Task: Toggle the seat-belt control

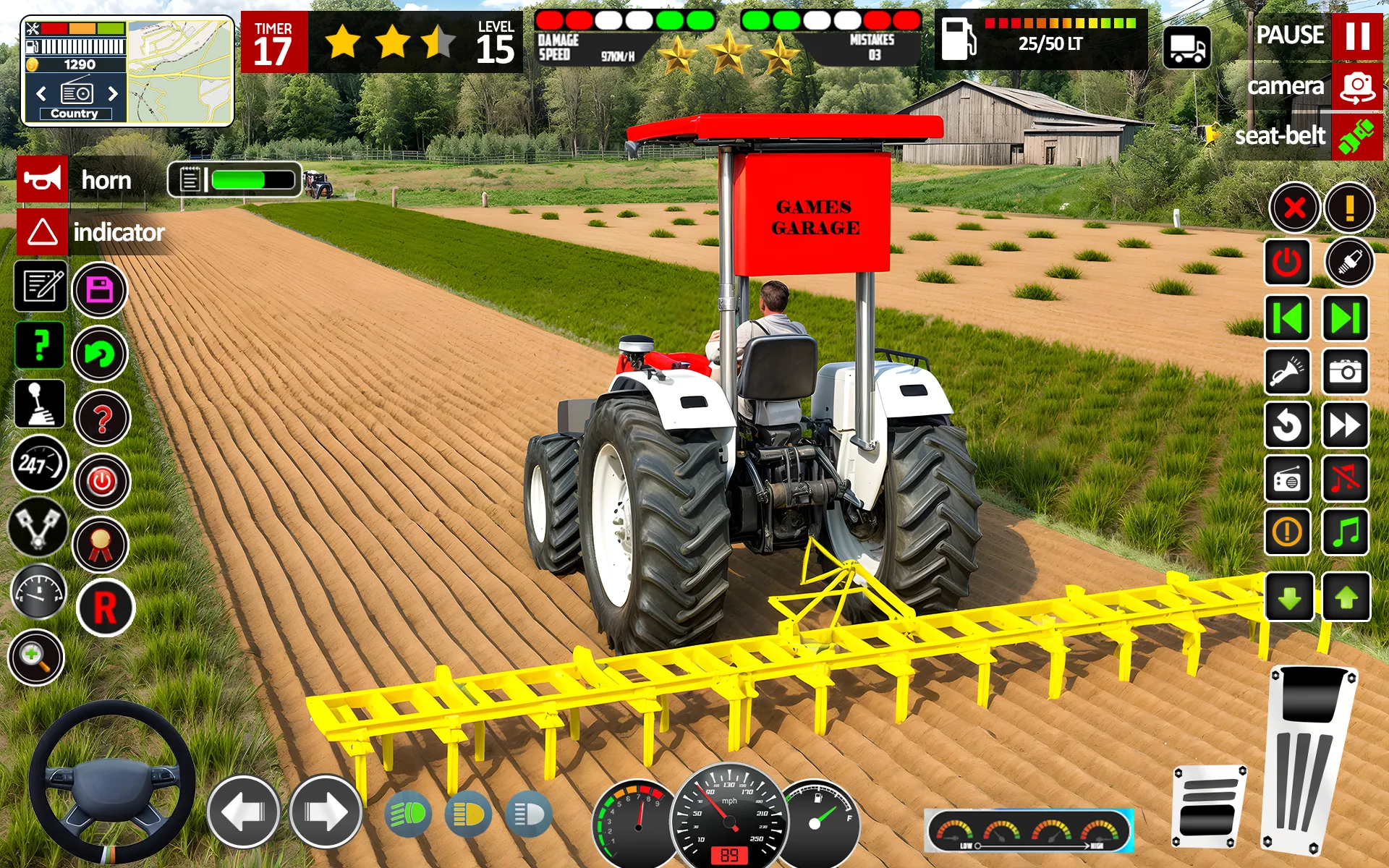Action: tap(1356, 136)
